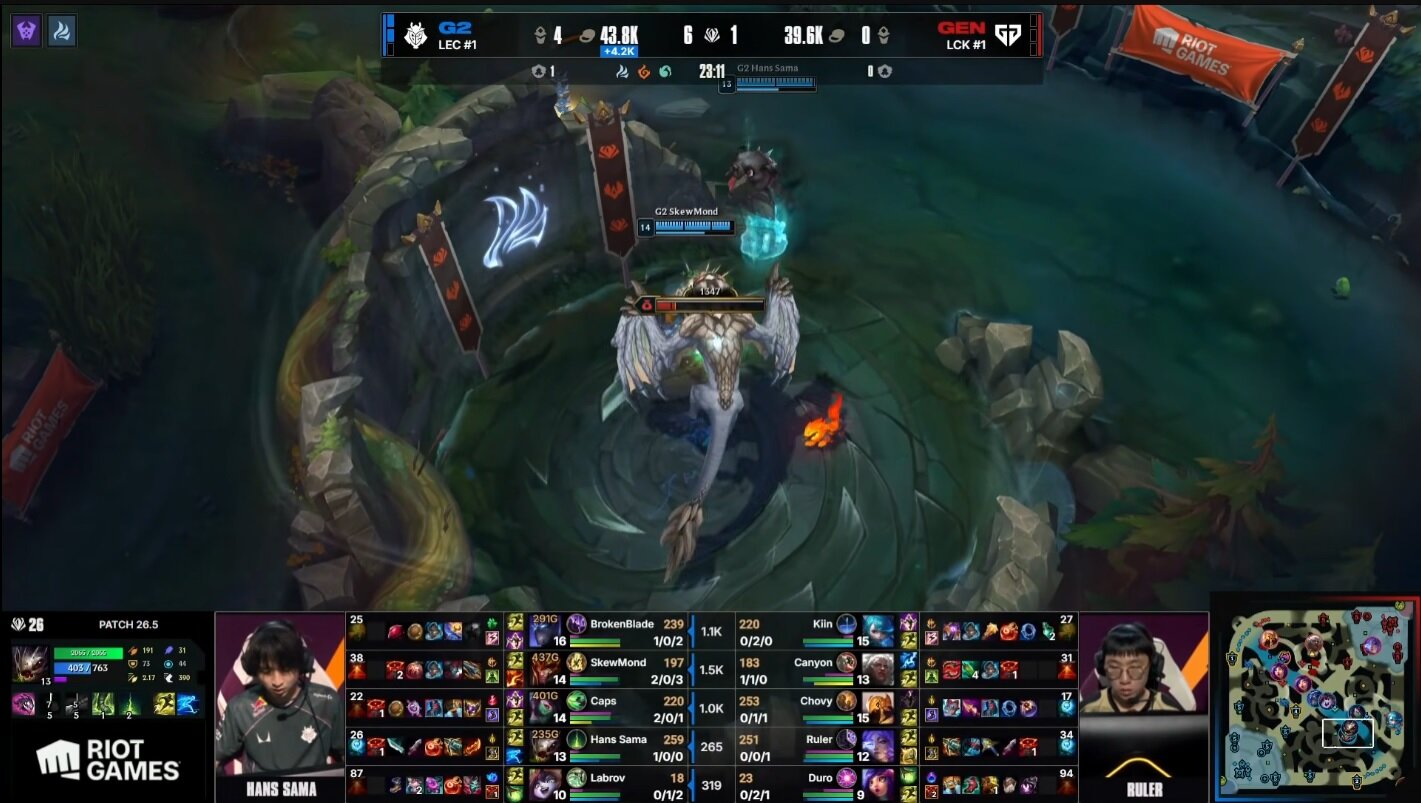The image size is (1421, 803).
Task: Click Hans Sama's scoreboard name
Action: (x=618, y=739)
